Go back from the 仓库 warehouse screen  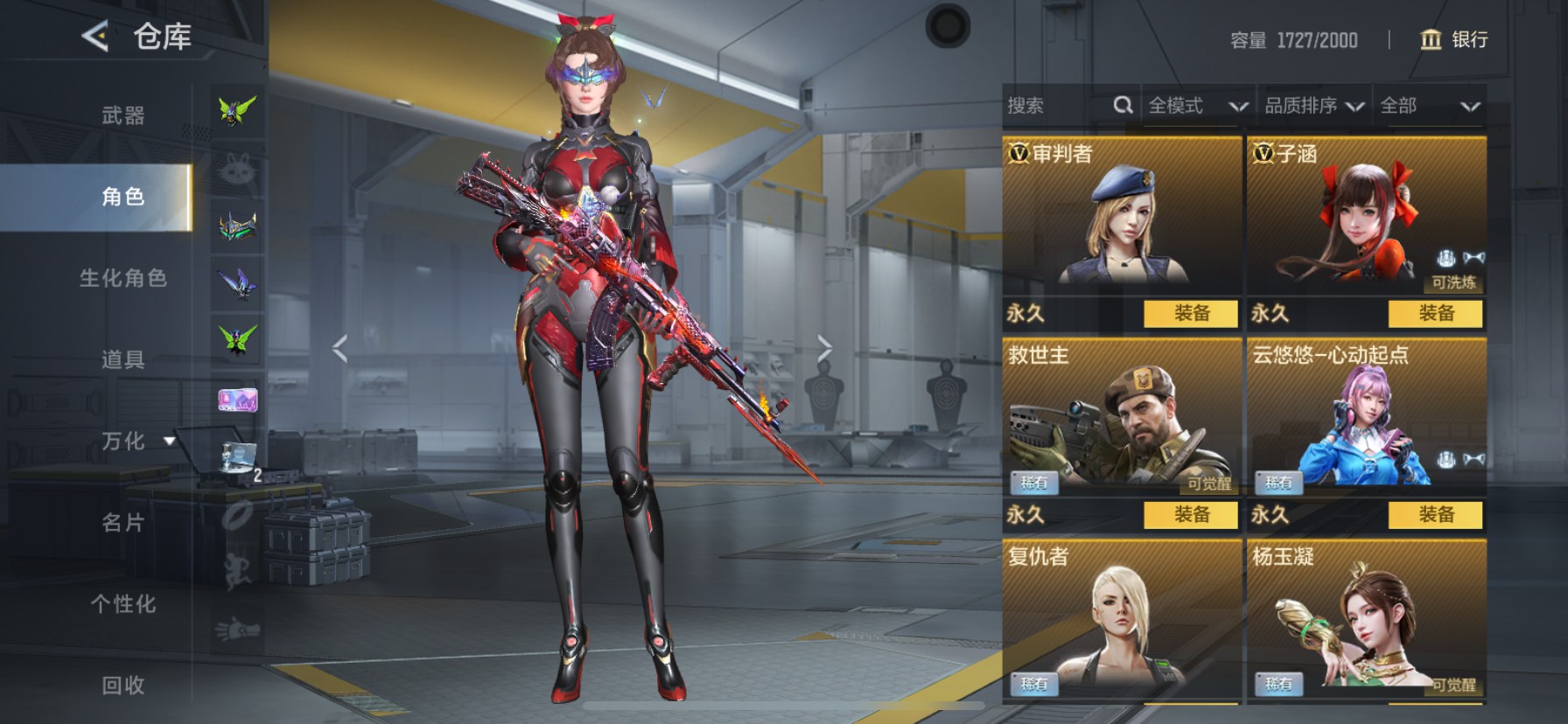point(94,37)
